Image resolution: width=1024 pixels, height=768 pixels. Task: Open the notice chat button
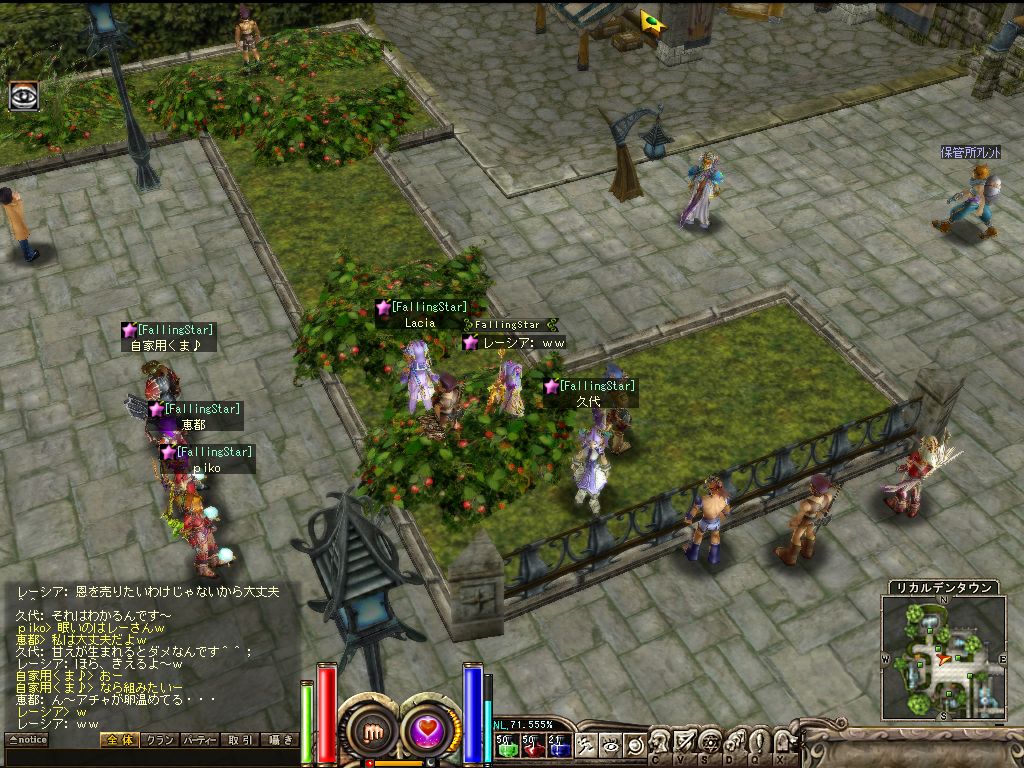tap(27, 740)
